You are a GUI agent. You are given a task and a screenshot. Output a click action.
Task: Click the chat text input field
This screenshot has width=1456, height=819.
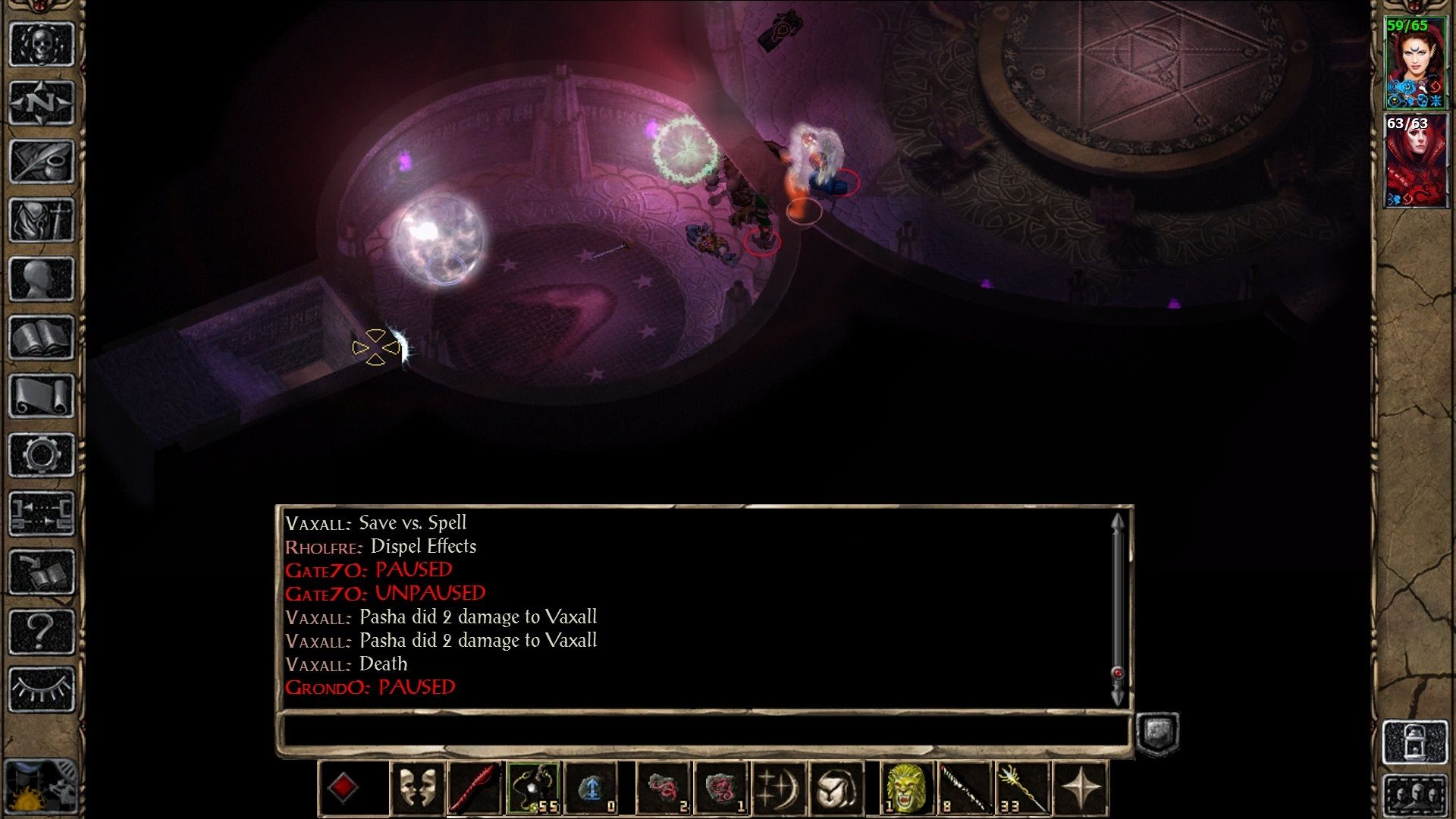point(704,732)
